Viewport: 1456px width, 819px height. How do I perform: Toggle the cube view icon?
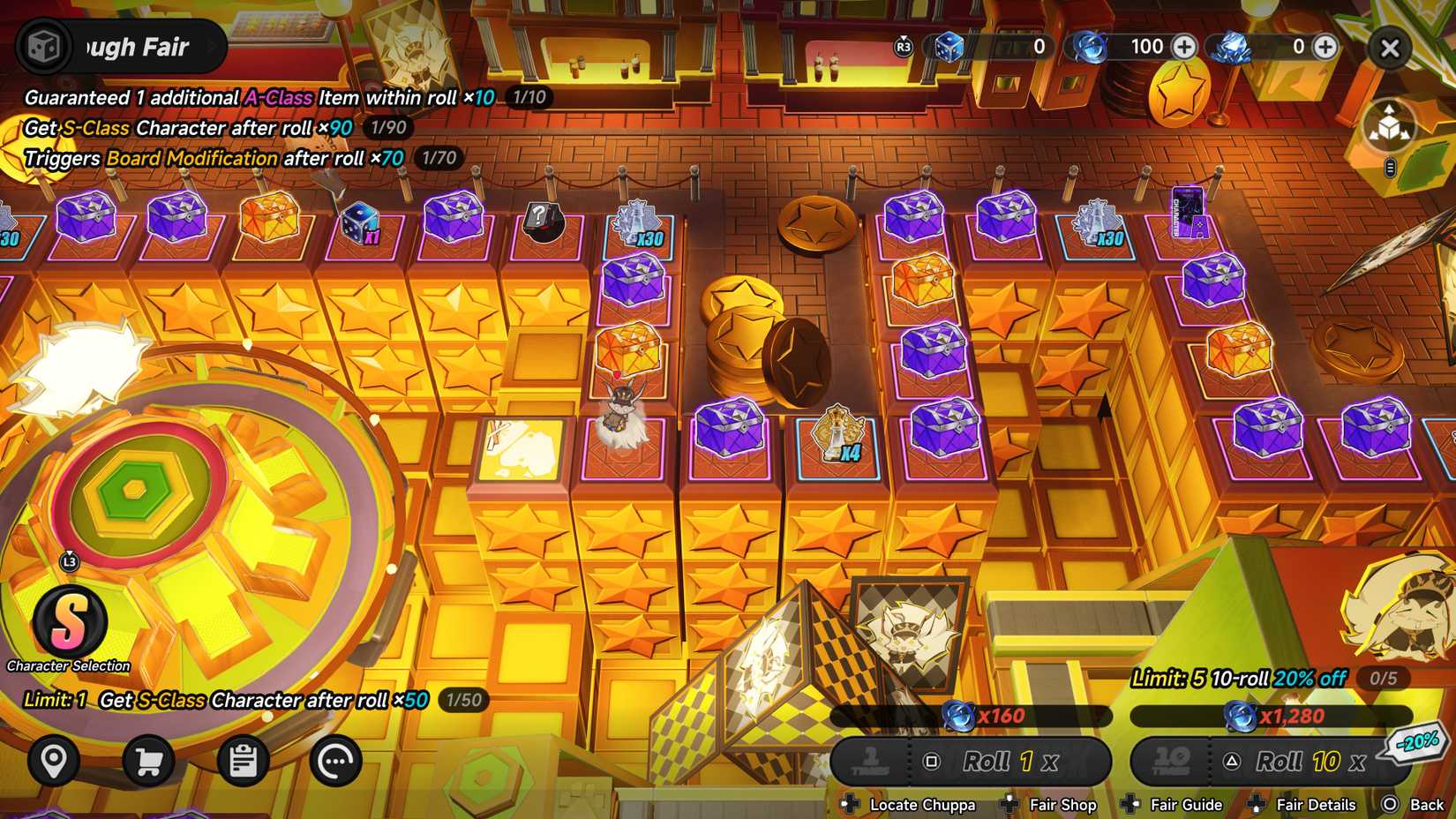point(1390,126)
